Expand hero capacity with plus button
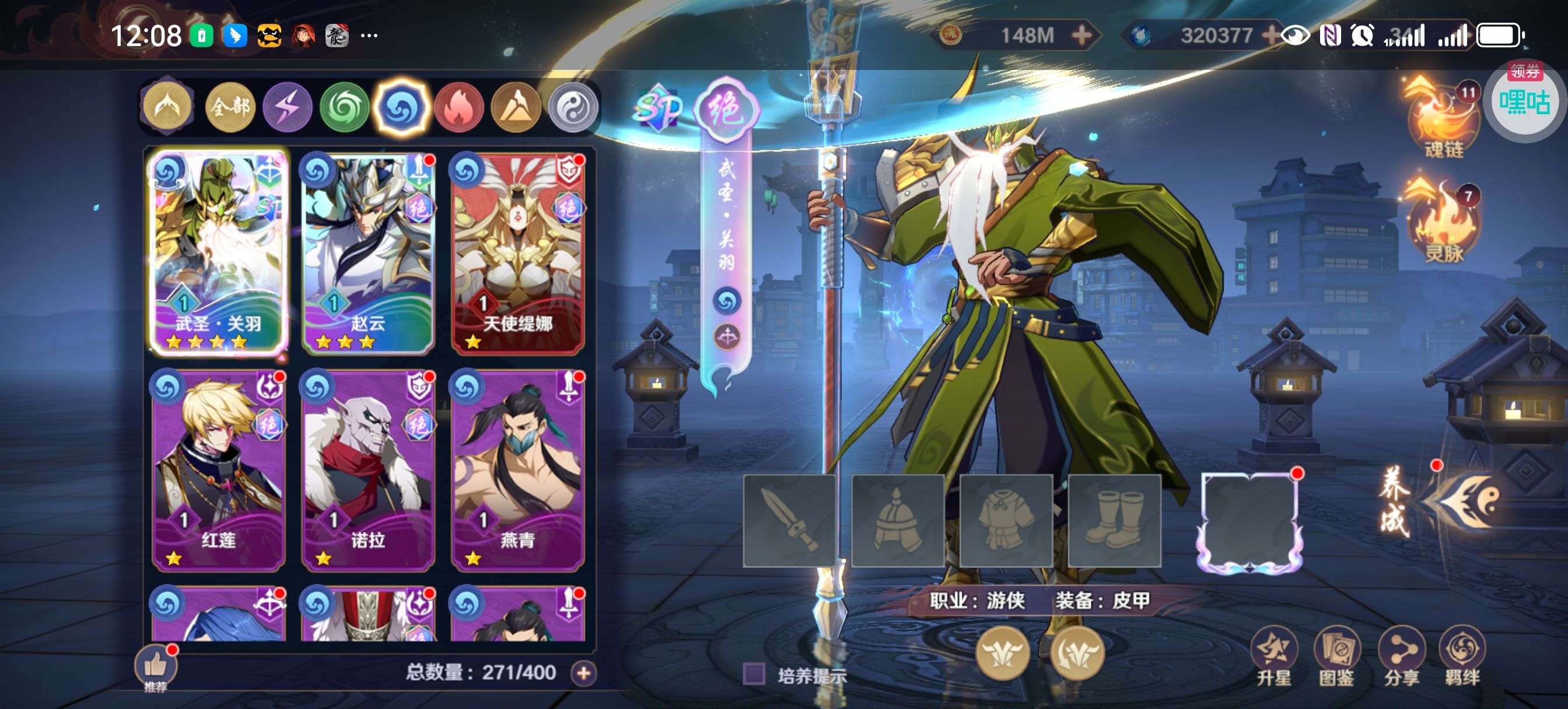 coord(583,673)
